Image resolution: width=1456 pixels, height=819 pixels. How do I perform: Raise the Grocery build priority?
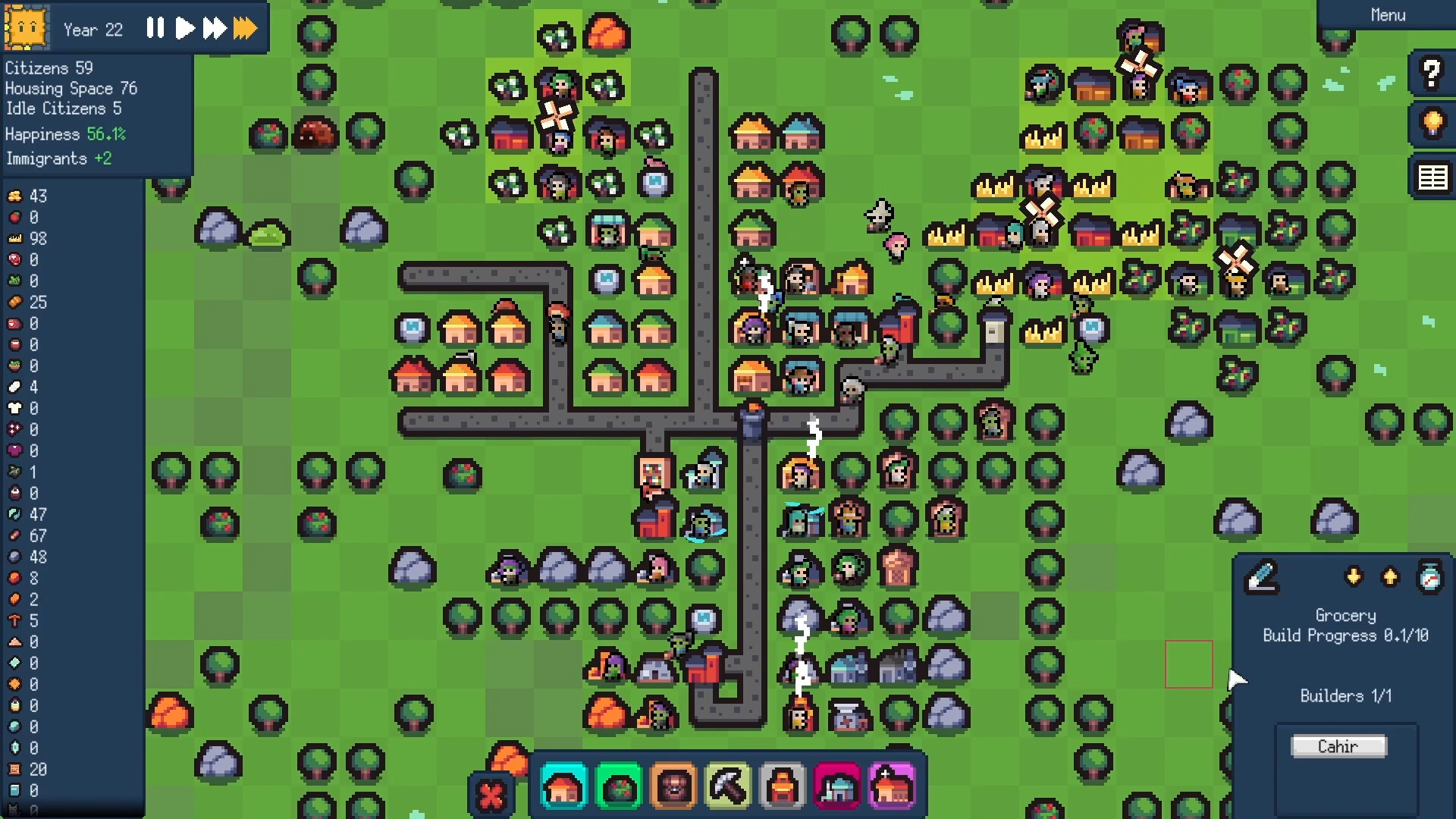tap(1392, 576)
